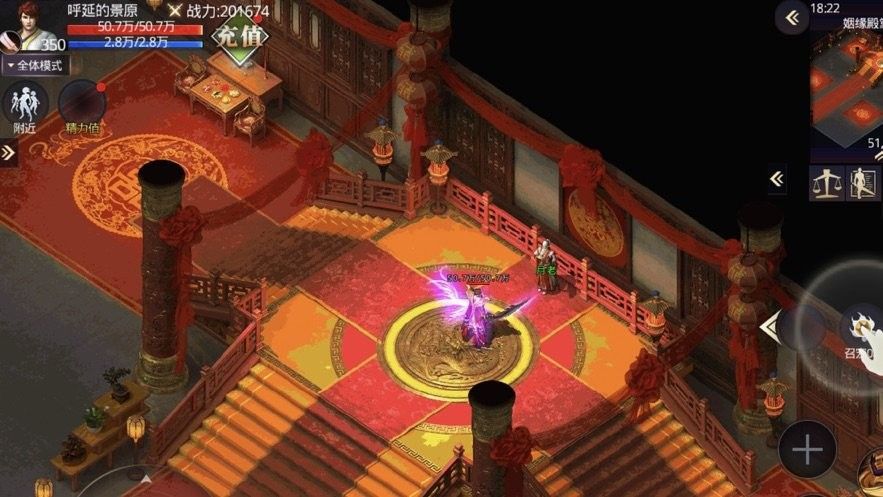Toggle the double arrow beside scales icon

click(x=777, y=180)
